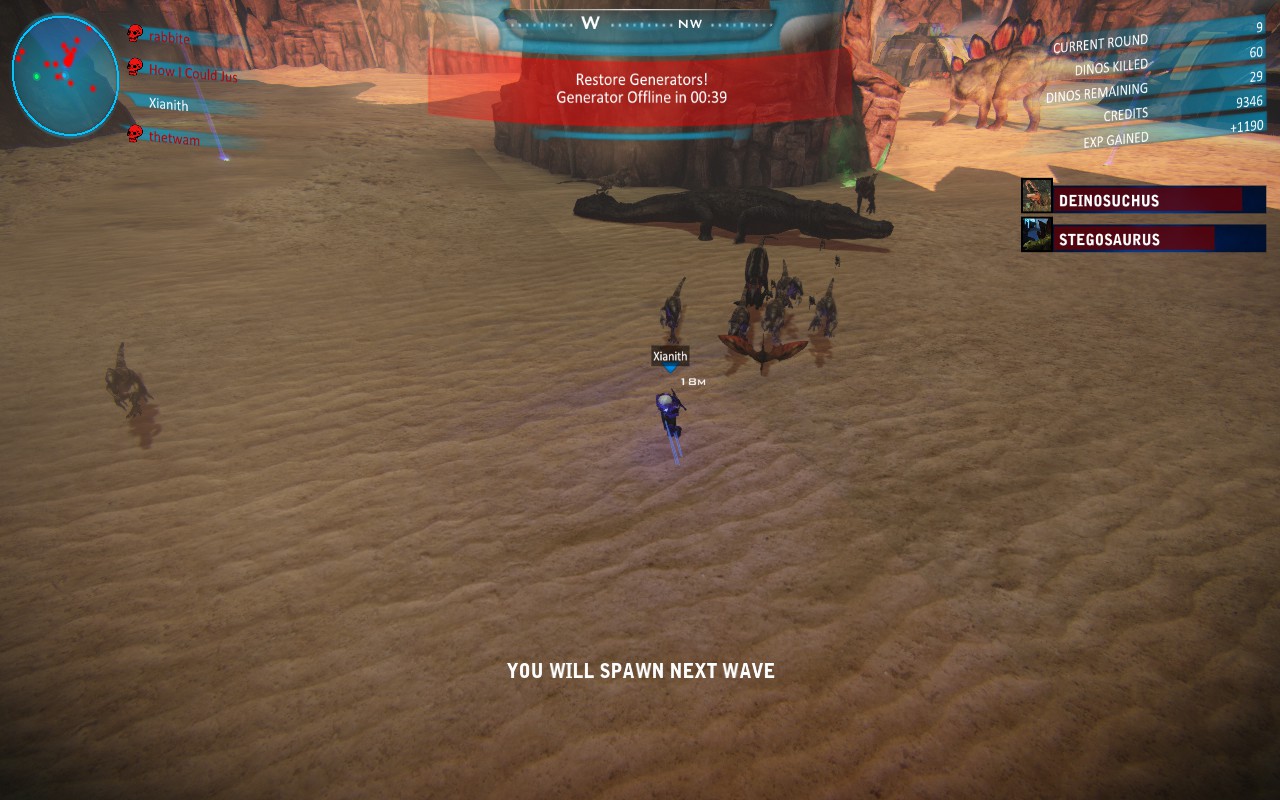1280x800 pixels.
Task: Click the Stegosaurus boss portrait
Action: coord(1037,236)
